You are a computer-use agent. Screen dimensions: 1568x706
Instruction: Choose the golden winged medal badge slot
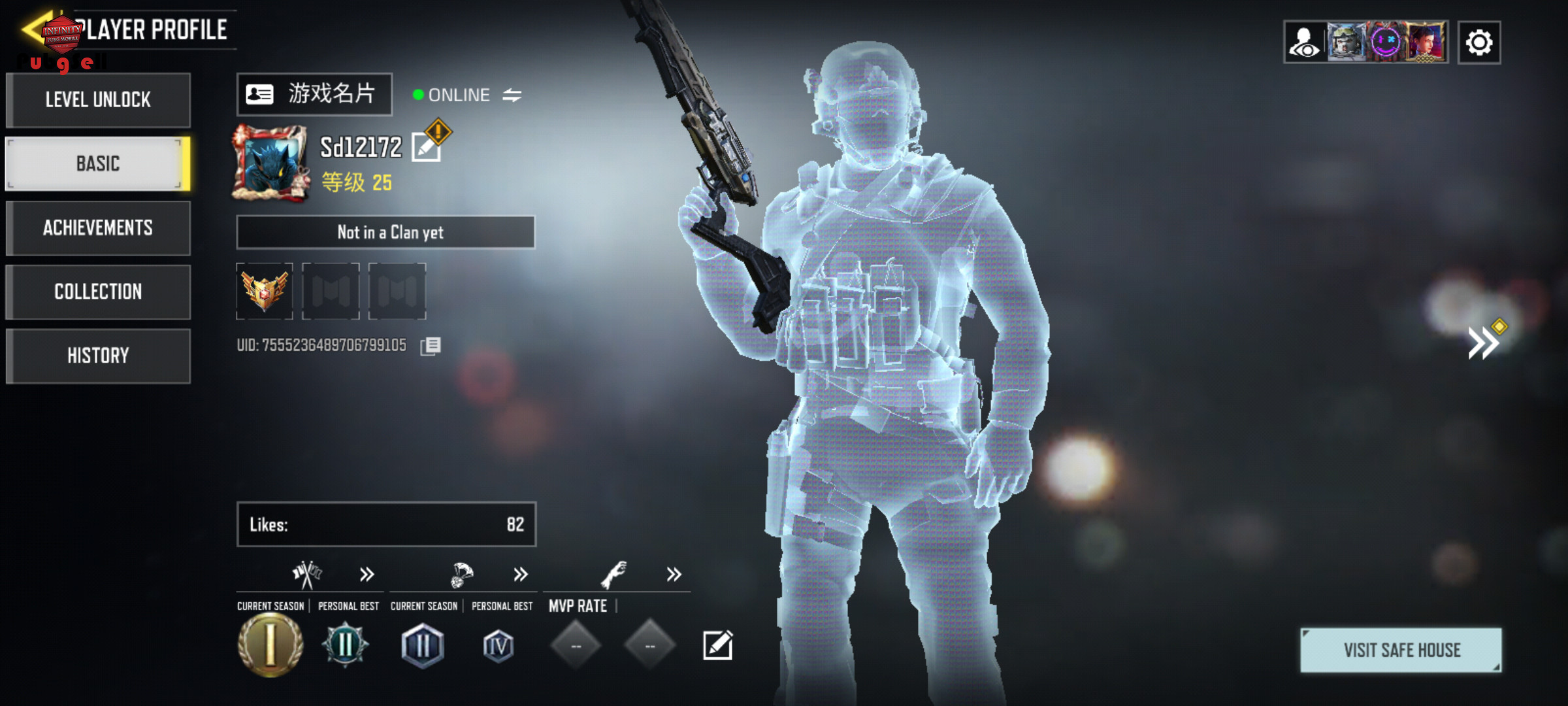[x=265, y=291]
